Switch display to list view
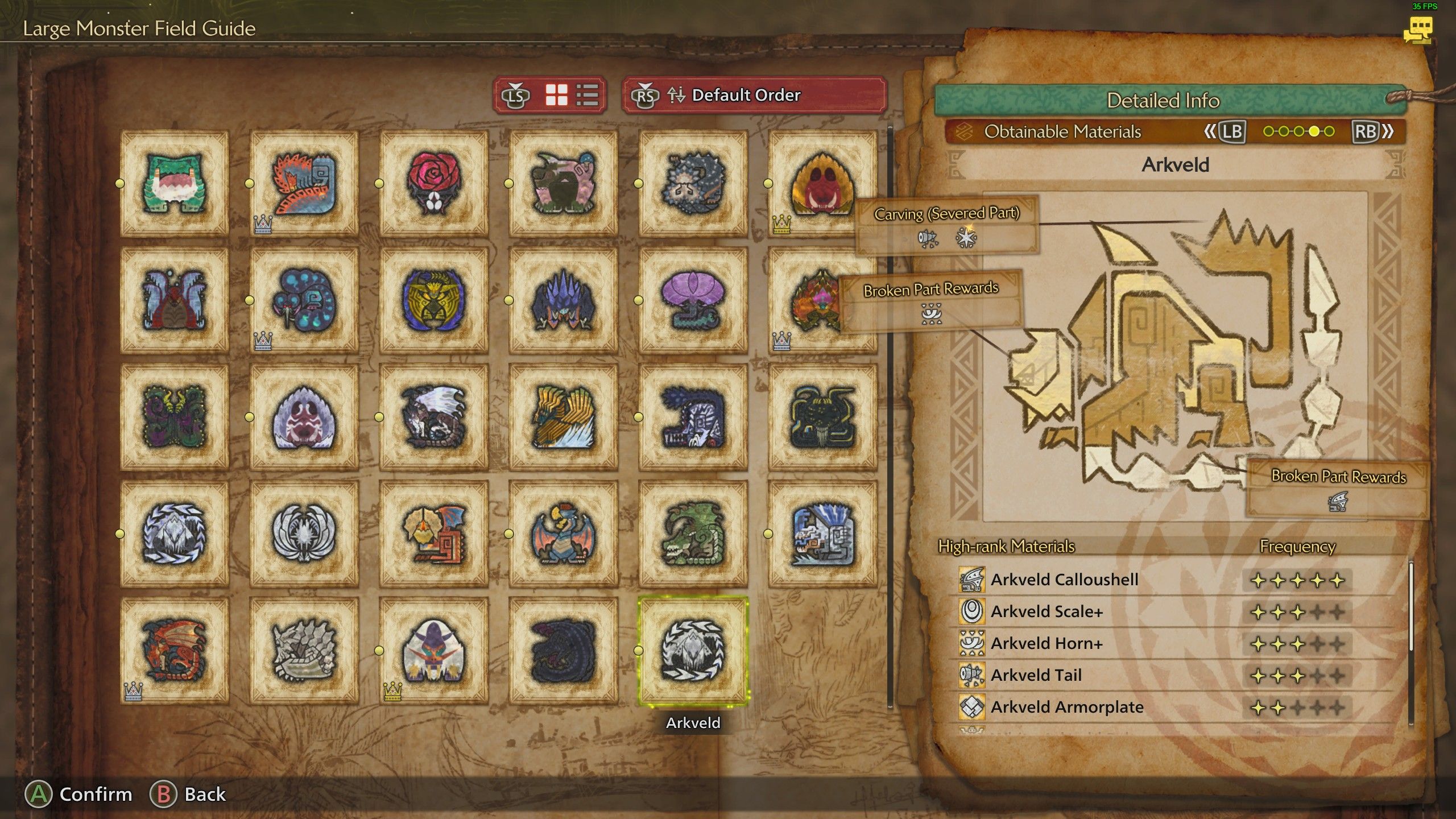1456x819 pixels. tap(587, 96)
